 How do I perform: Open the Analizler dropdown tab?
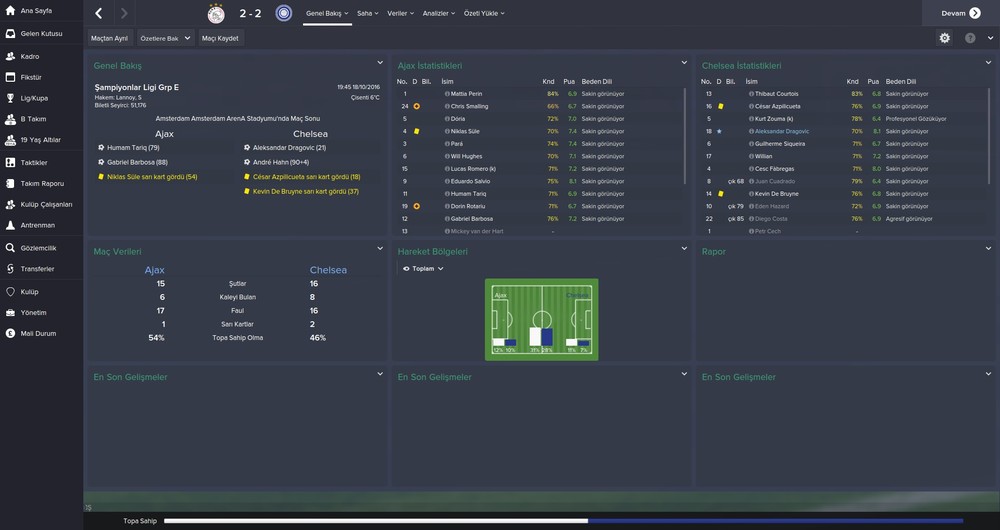pyautogui.click(x=439, y=14)
